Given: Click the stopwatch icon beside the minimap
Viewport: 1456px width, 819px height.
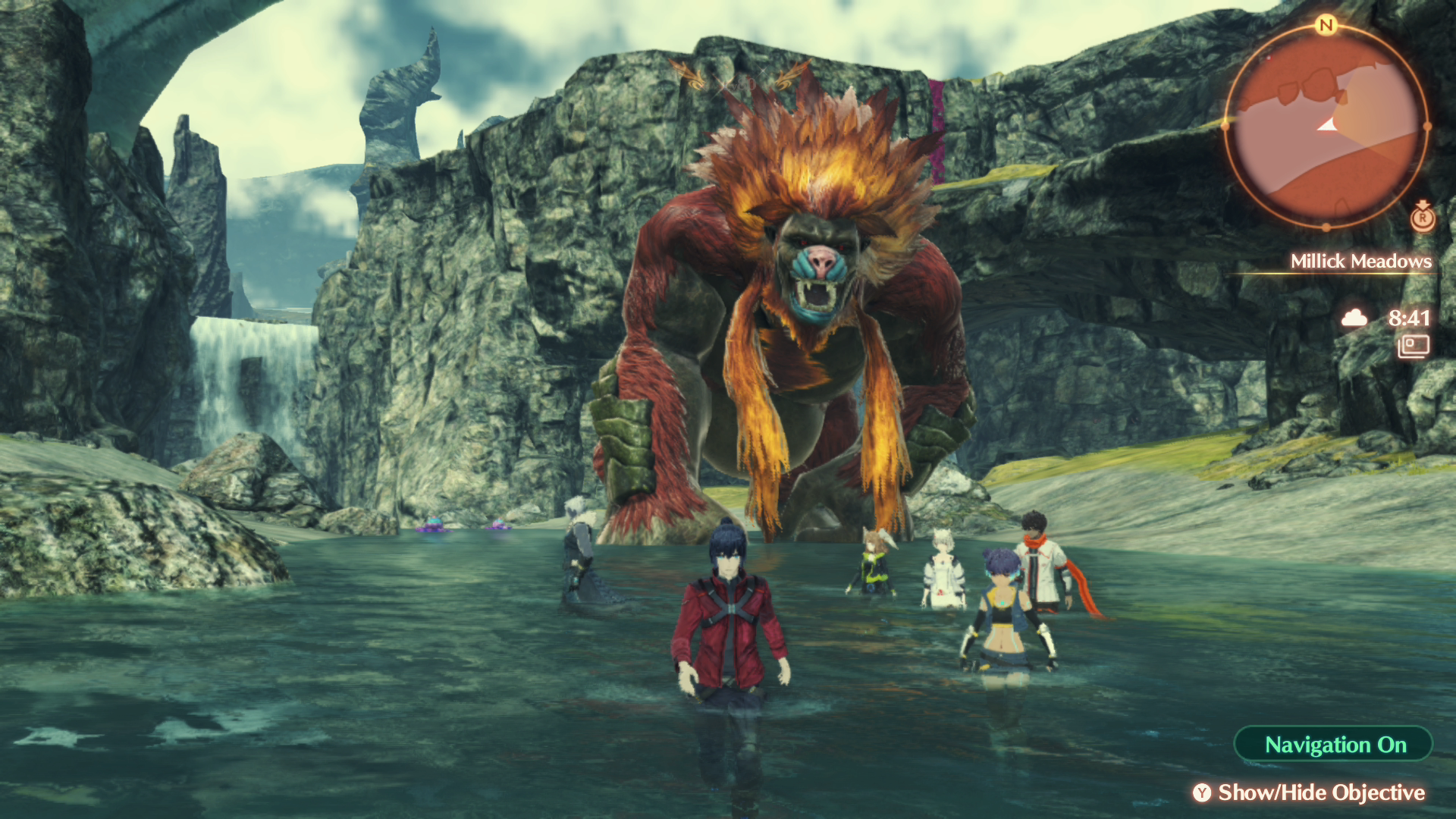Looking at the screenshot, I should click(1423, 217).
